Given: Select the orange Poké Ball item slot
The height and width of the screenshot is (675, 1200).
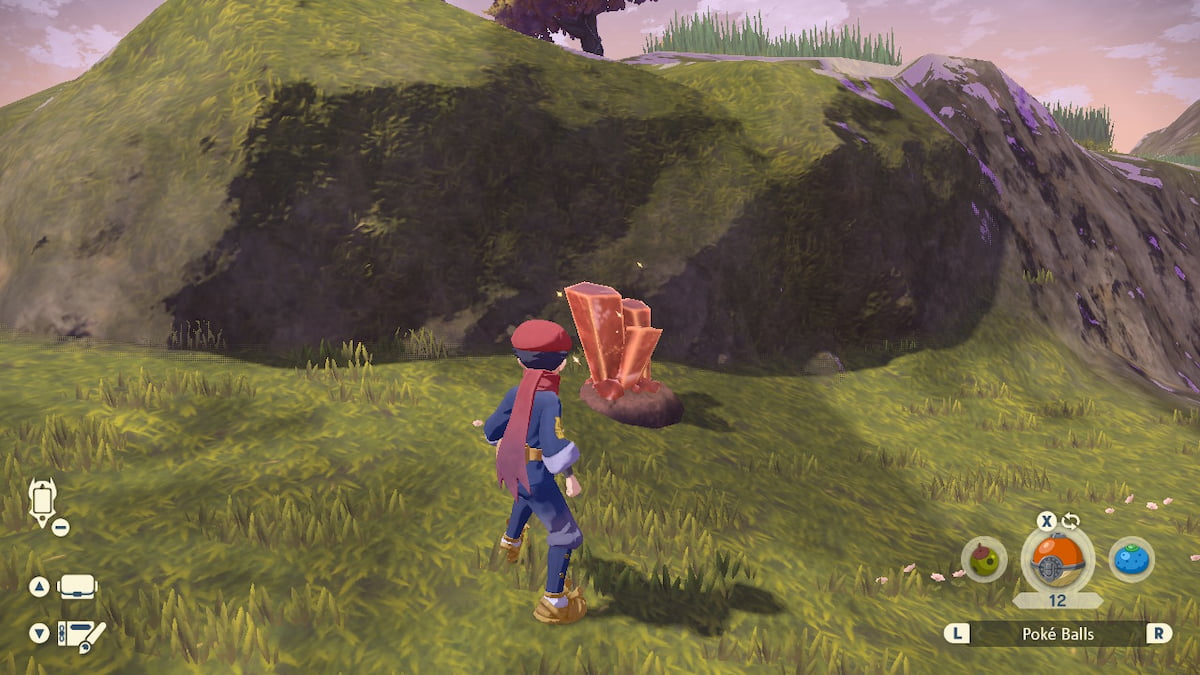Looking at the screenshot, I should [x=1057, y=558].
